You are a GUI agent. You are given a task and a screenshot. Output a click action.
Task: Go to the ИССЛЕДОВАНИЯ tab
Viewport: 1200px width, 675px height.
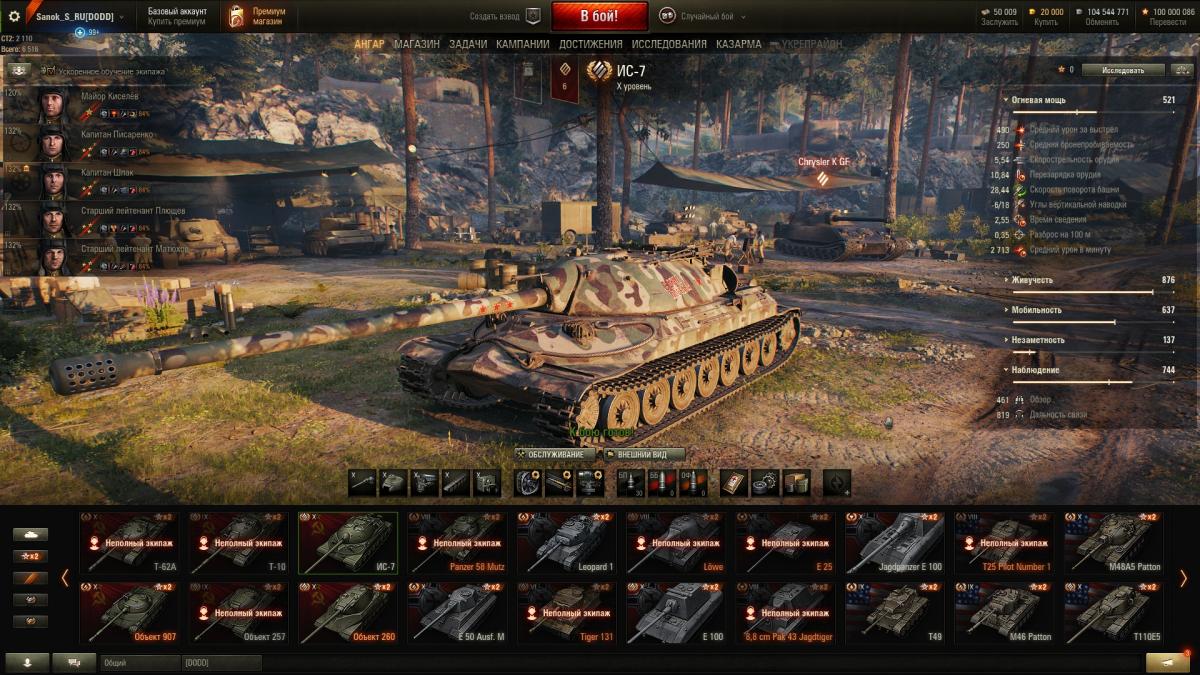[669, 44]
